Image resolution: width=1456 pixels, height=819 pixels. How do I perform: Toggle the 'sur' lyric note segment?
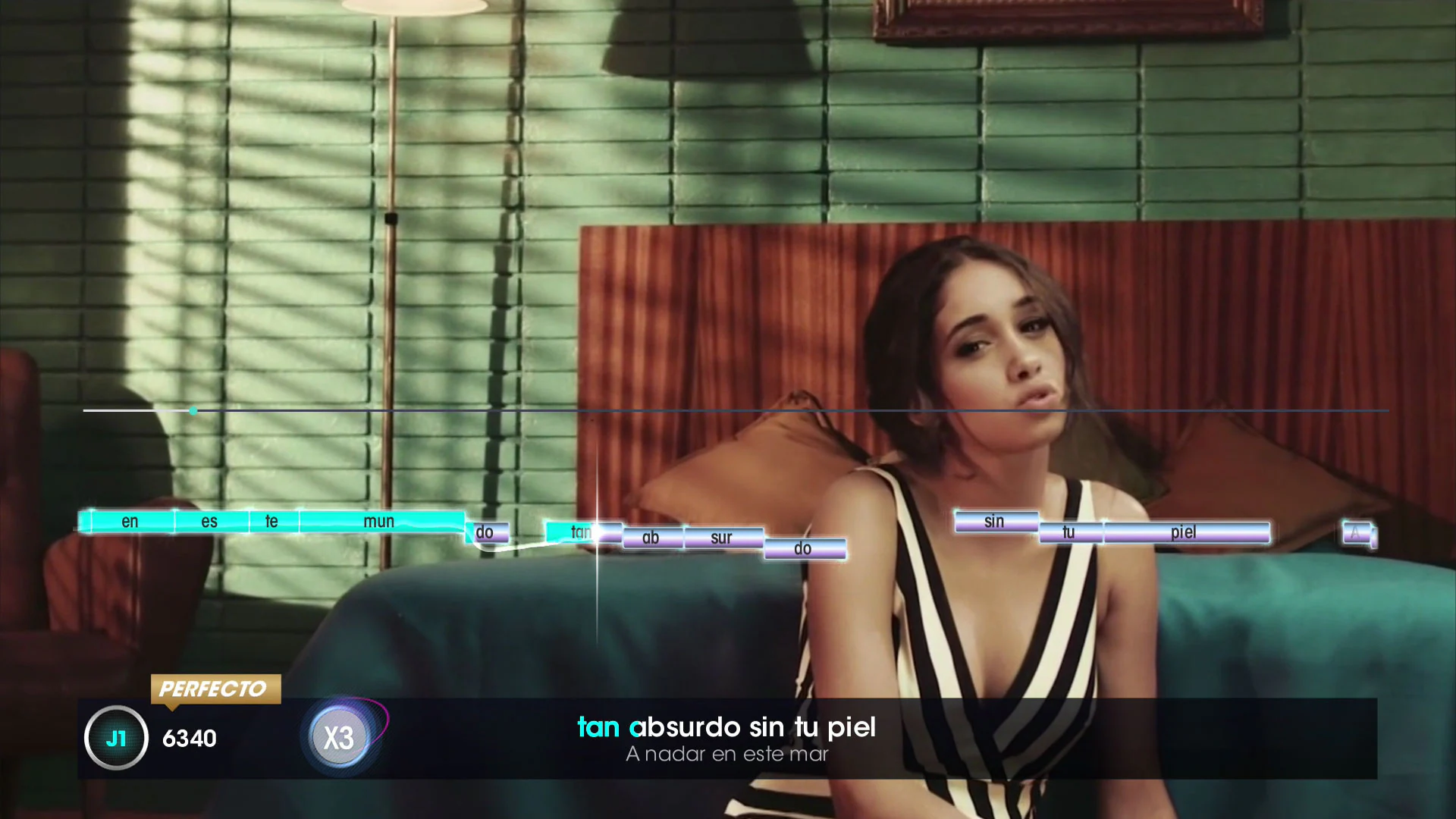(721, 538)
